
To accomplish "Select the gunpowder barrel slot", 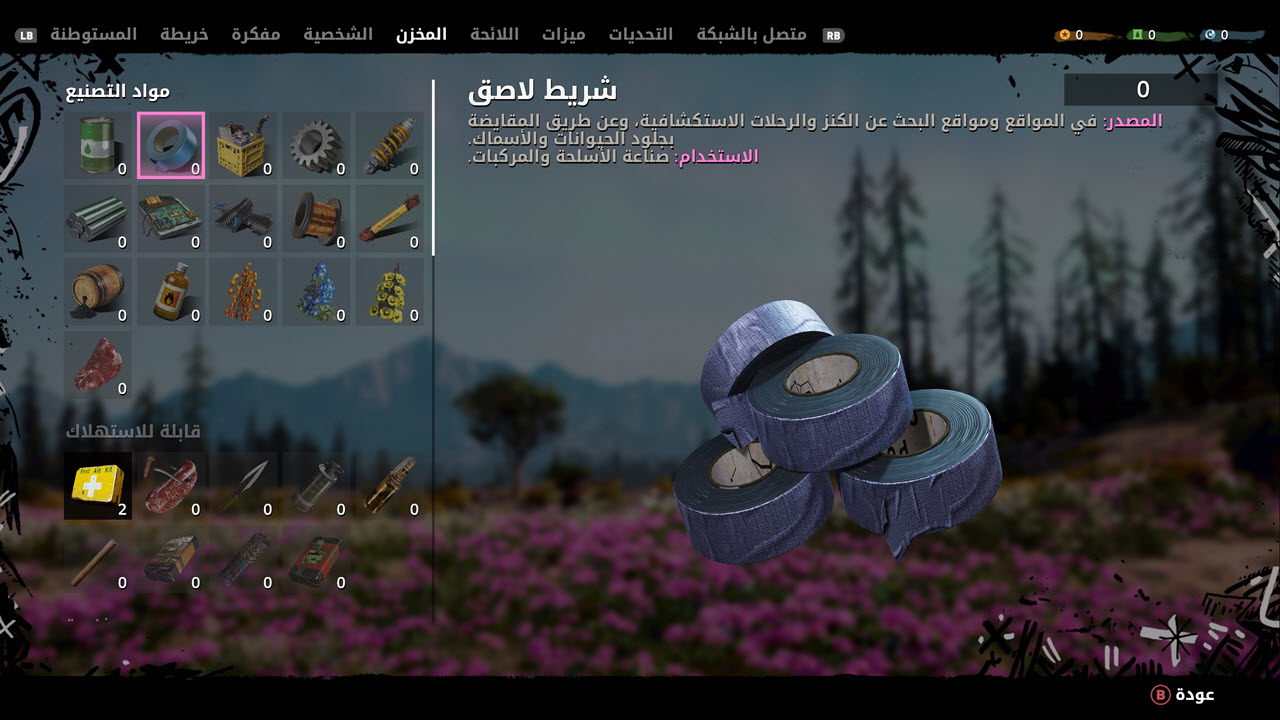I will coord(98,292).
